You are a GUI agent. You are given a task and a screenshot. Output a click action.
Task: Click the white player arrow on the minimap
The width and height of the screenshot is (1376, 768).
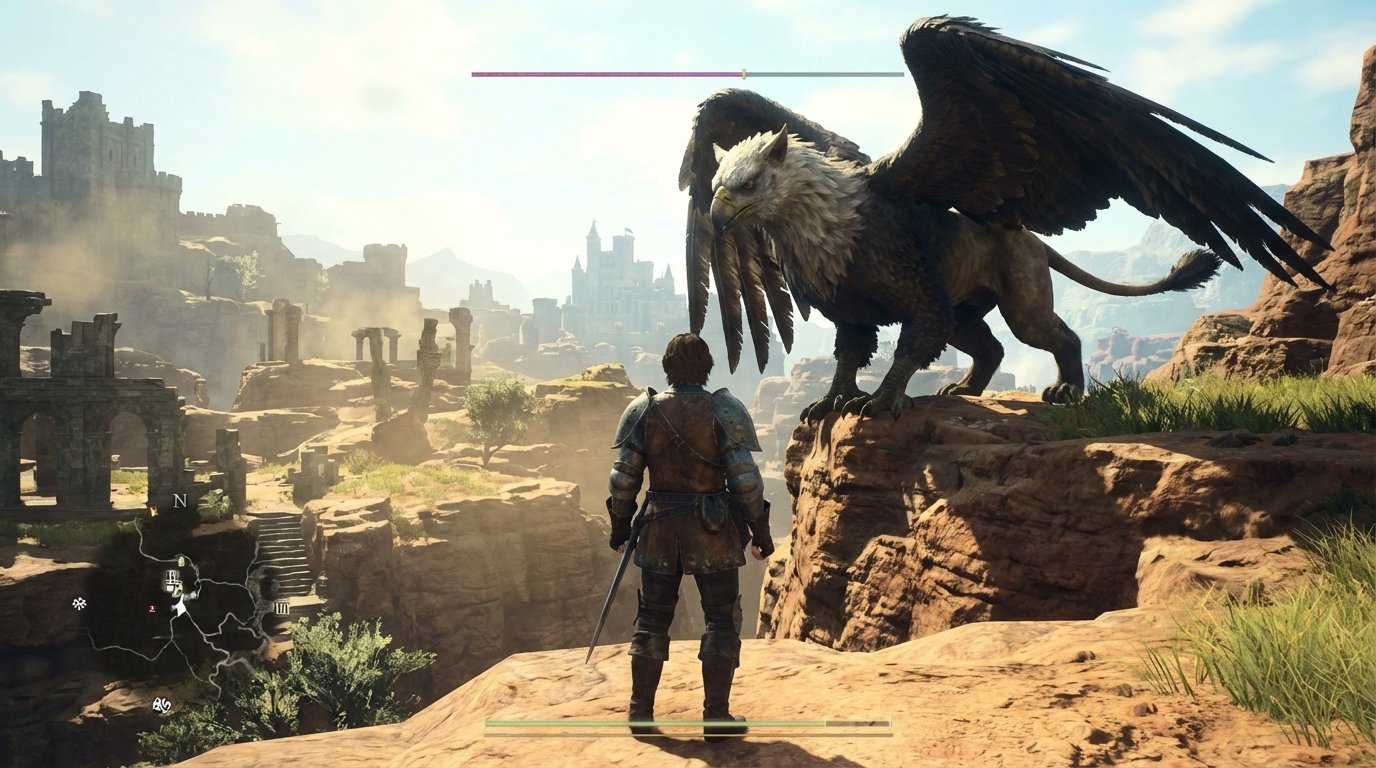coord(179,607)
